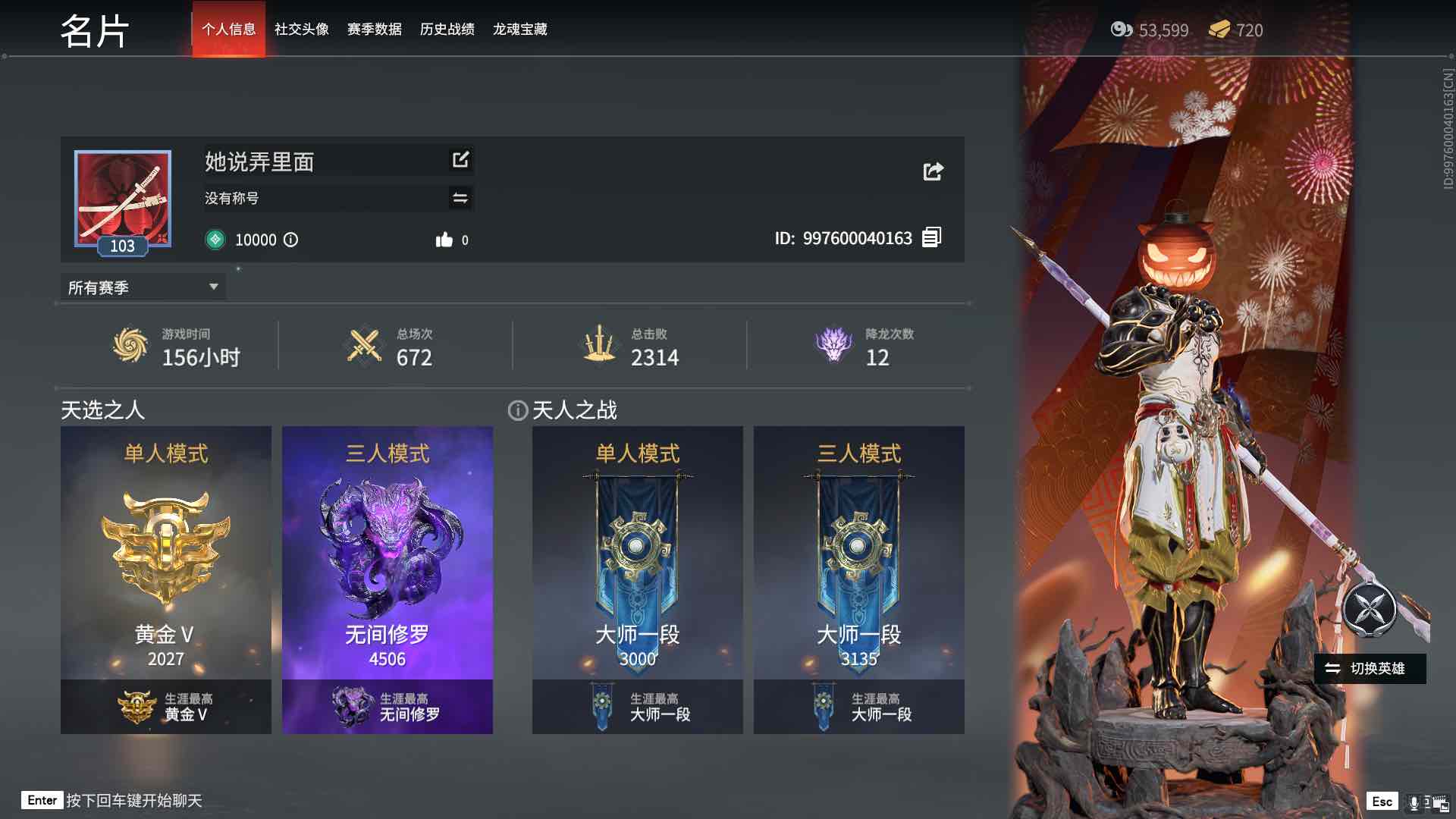Click the info icon next to 10000
Image resolution: width=1456 pixels, height=819 pixels.
click(292, 240)
